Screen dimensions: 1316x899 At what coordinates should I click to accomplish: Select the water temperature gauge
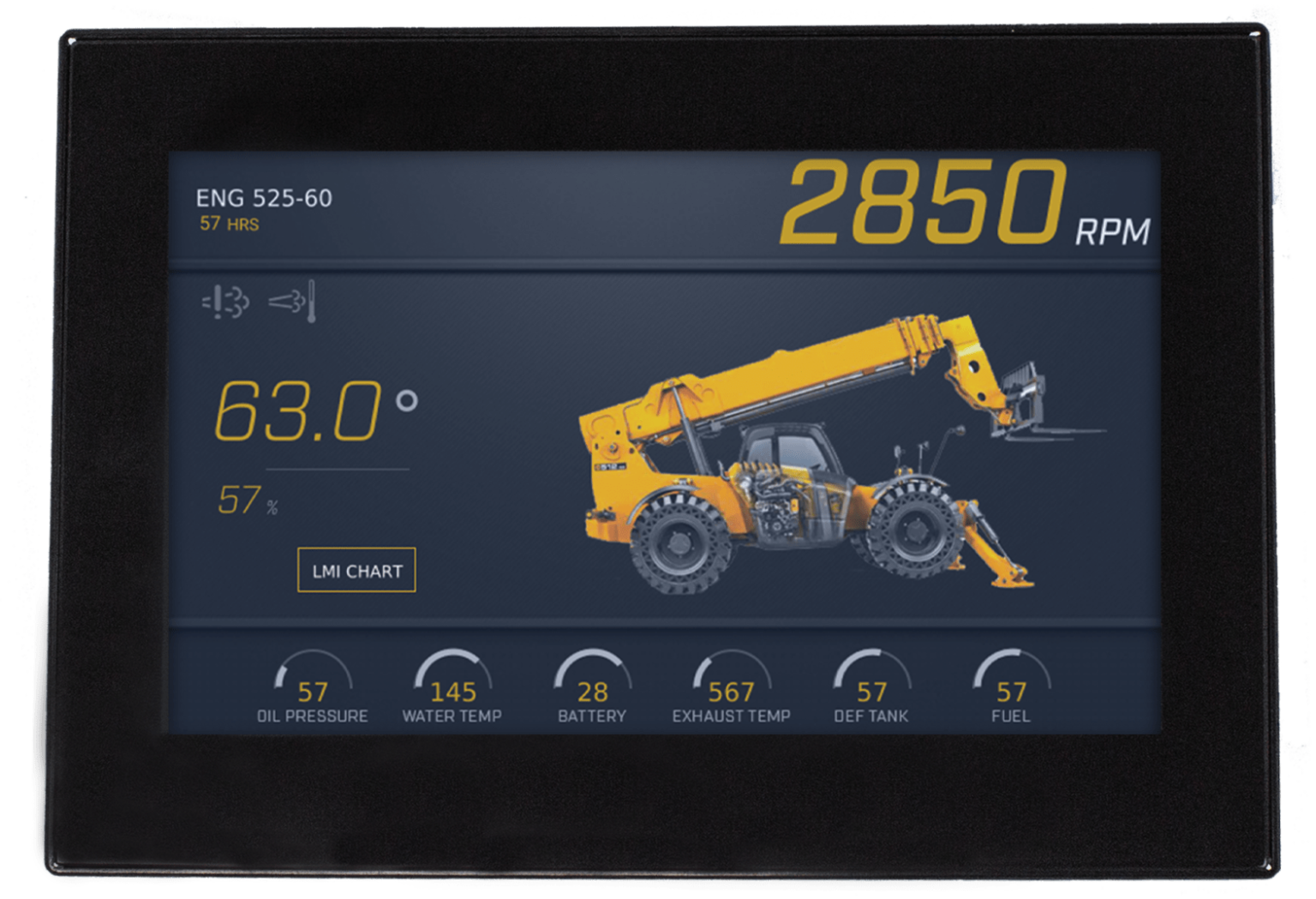click(x=452, y=681)
